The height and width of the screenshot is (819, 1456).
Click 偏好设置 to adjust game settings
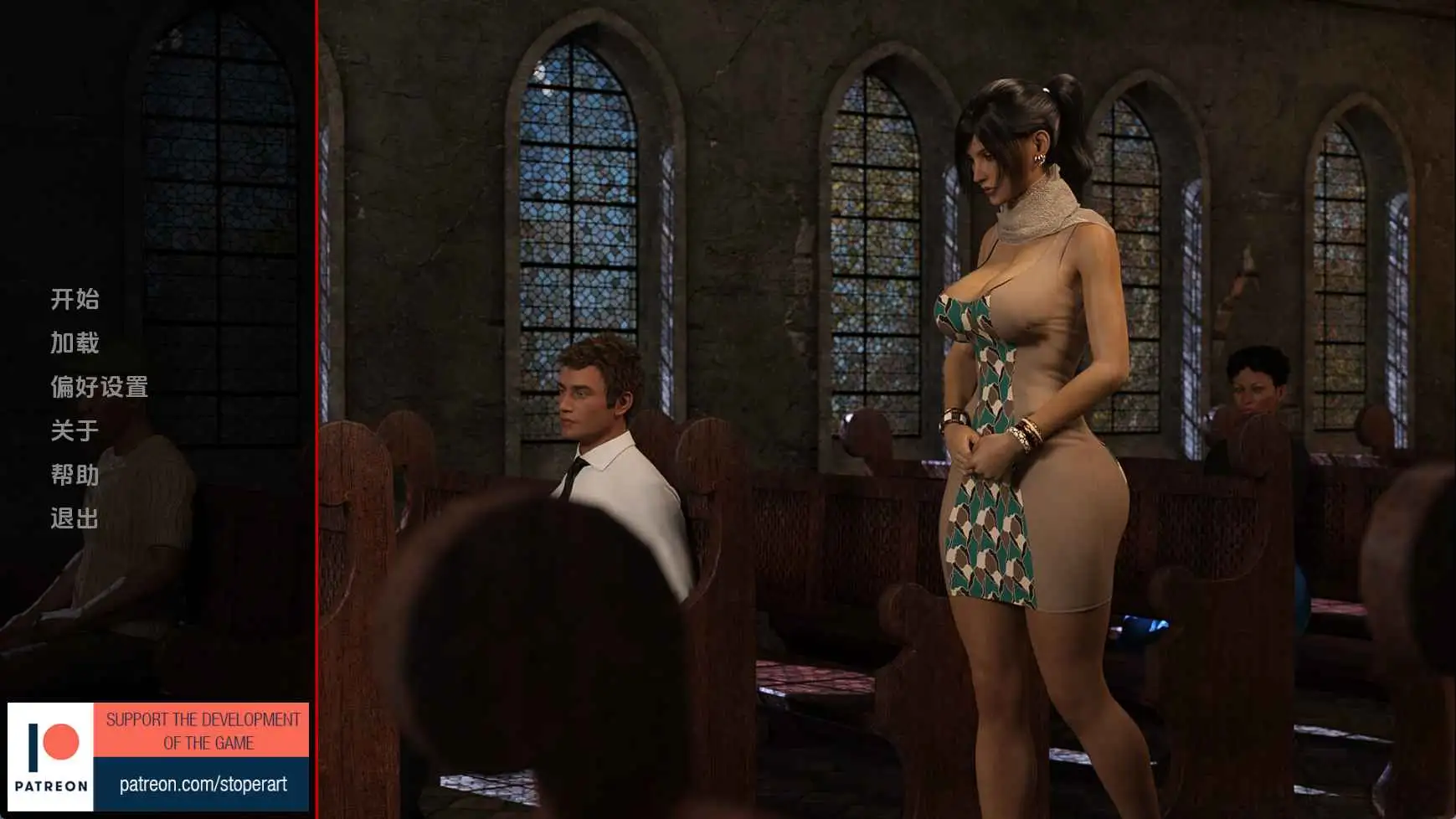(x=99, y=388)
